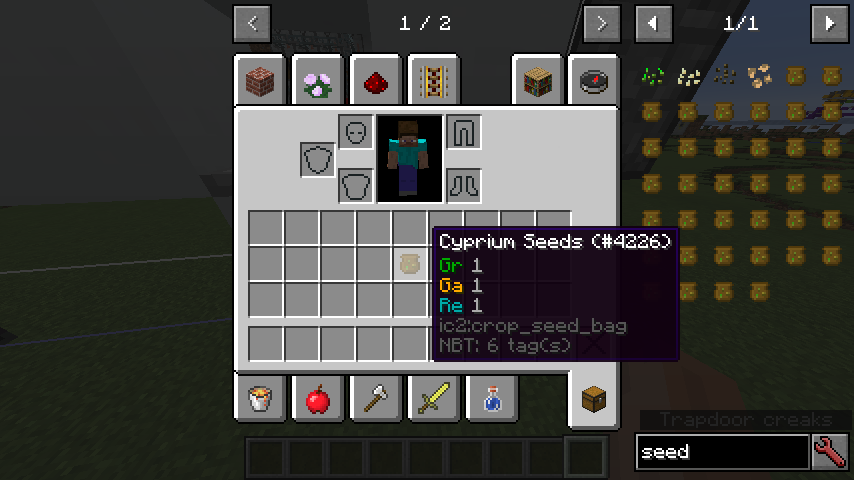Viewport: 854px width, 480px height.
Task: Advance to the next creative tab page
Action: 600,23
